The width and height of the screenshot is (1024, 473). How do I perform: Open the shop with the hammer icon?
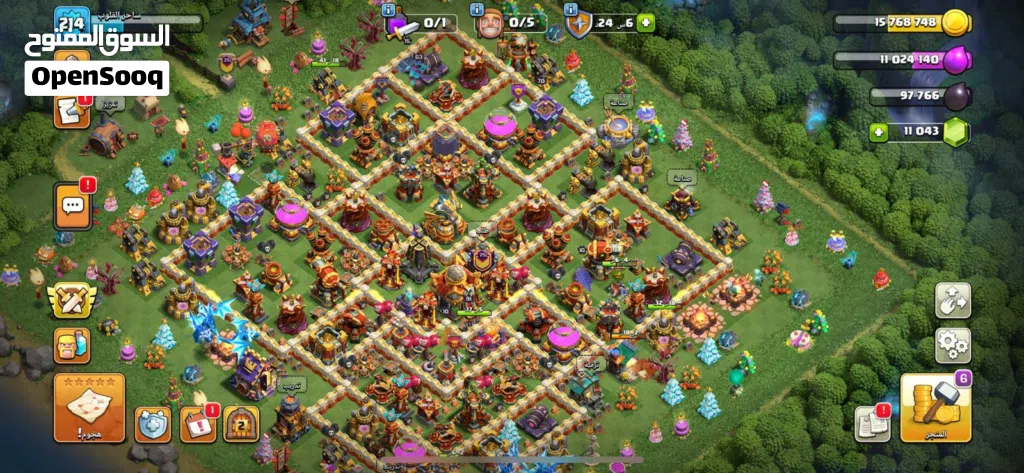(x=935, y=406)
